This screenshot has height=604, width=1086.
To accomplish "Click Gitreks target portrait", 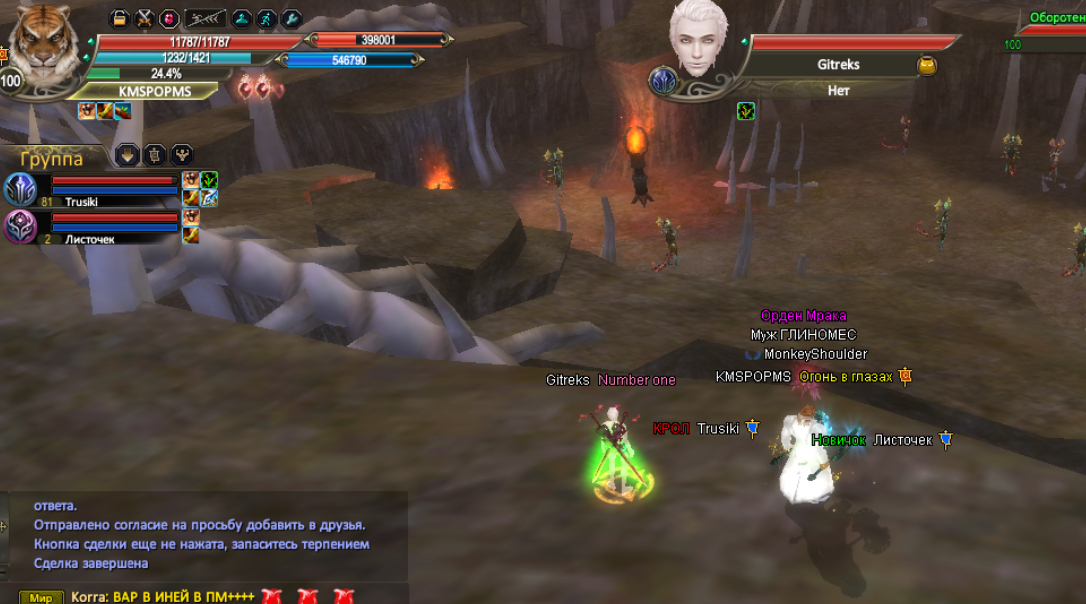I will click(697, 40).
